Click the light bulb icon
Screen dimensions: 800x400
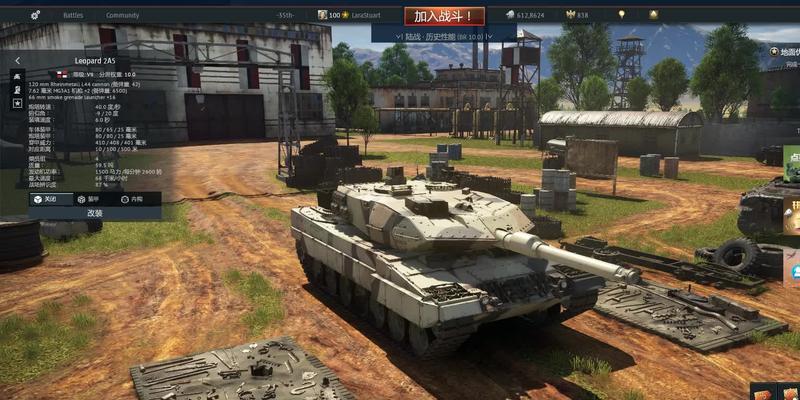(x=622, y=15)
